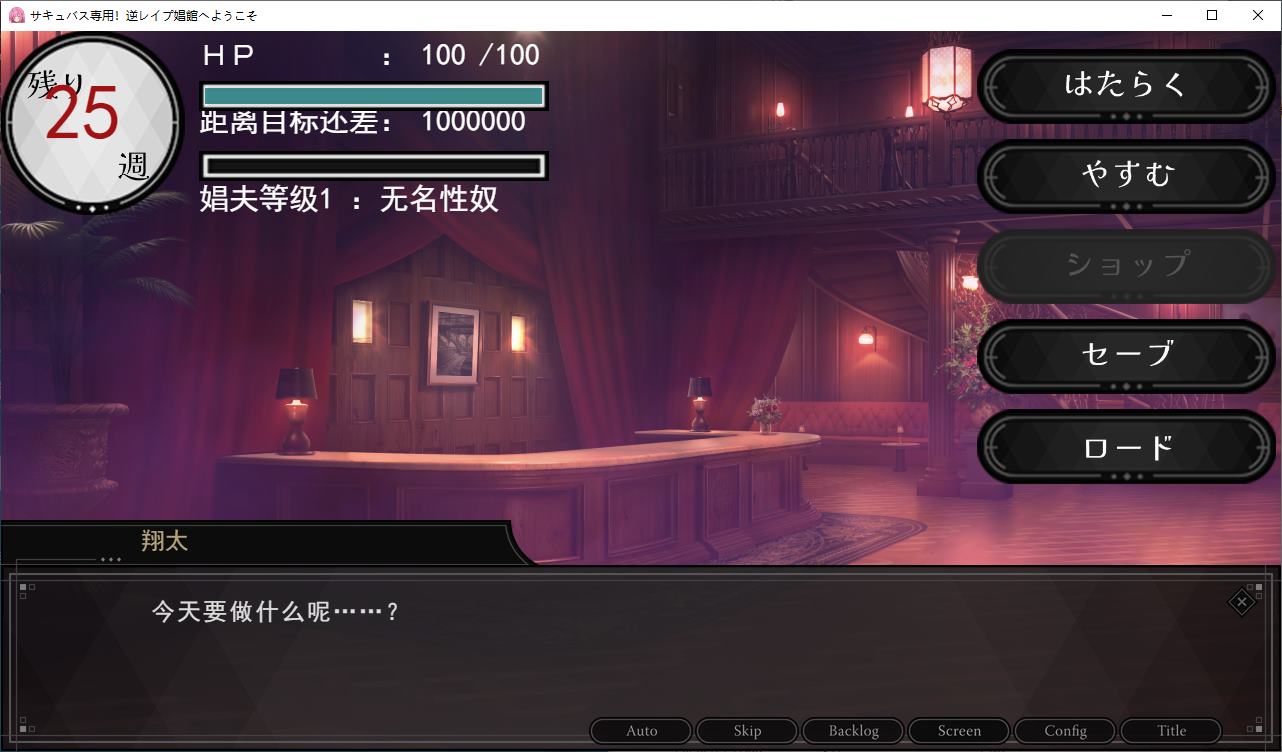Screen dimensions: 1282x752
Task: Open the Backlog history
Action: [852, 730]
